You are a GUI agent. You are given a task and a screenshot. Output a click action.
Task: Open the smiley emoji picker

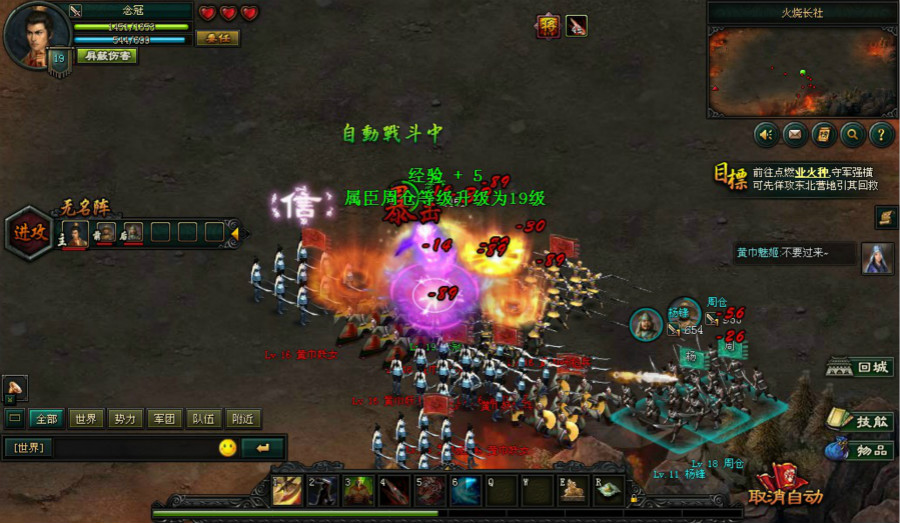(x=228, y=447)
